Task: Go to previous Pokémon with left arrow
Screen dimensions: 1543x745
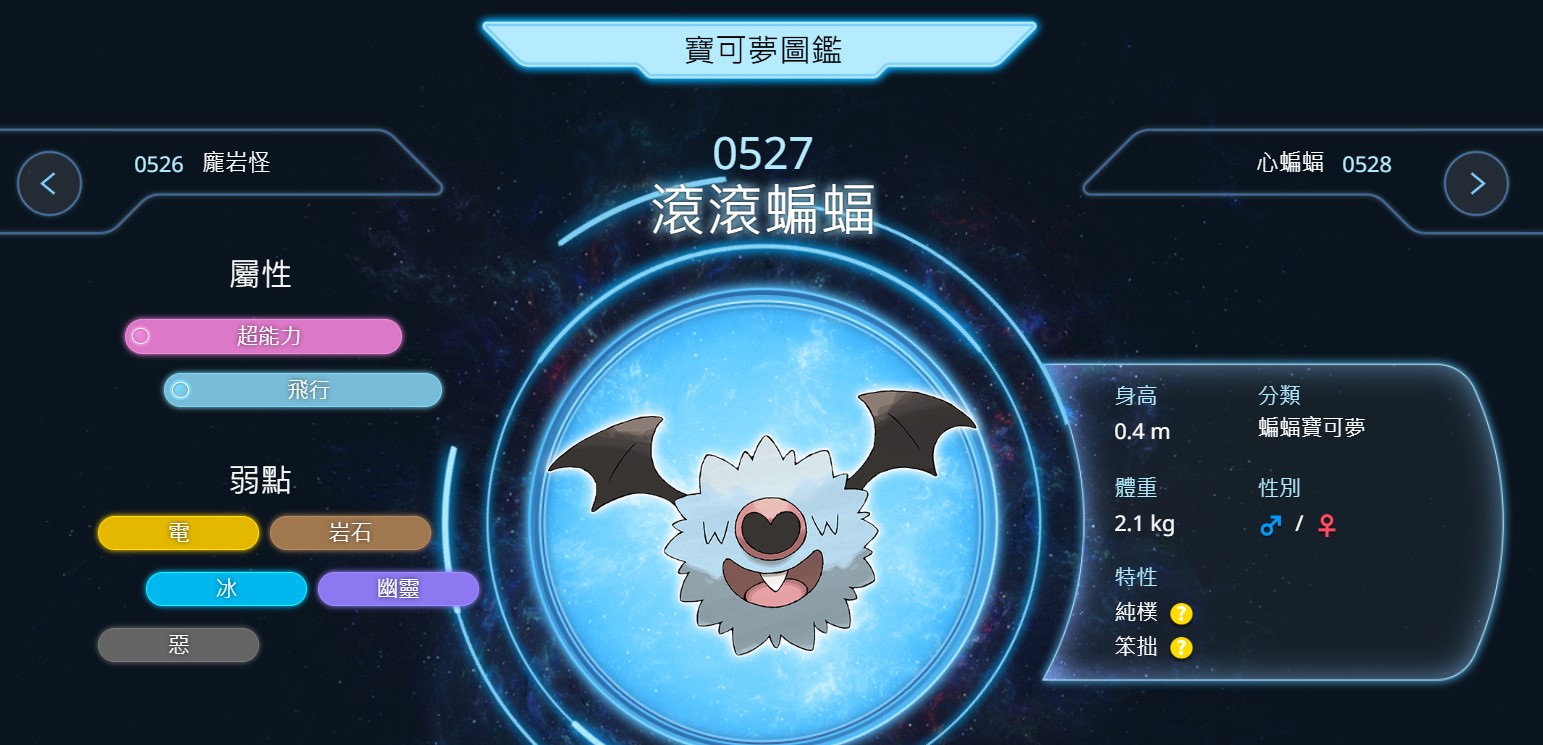Action: click(49, 184)
